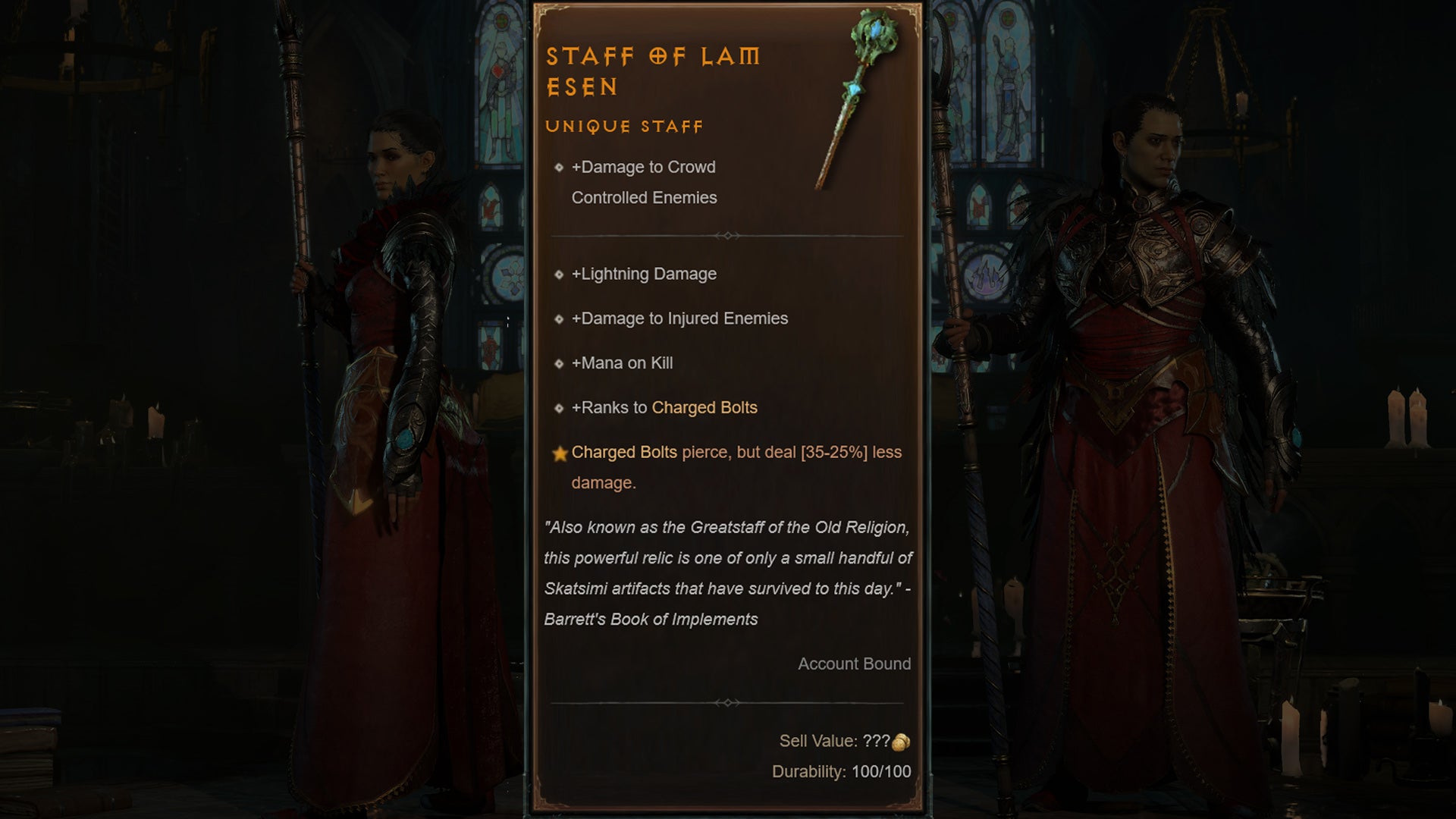Click the ornamental divider above Sell Value
The image size is (1456, 819).
[730, 703]
